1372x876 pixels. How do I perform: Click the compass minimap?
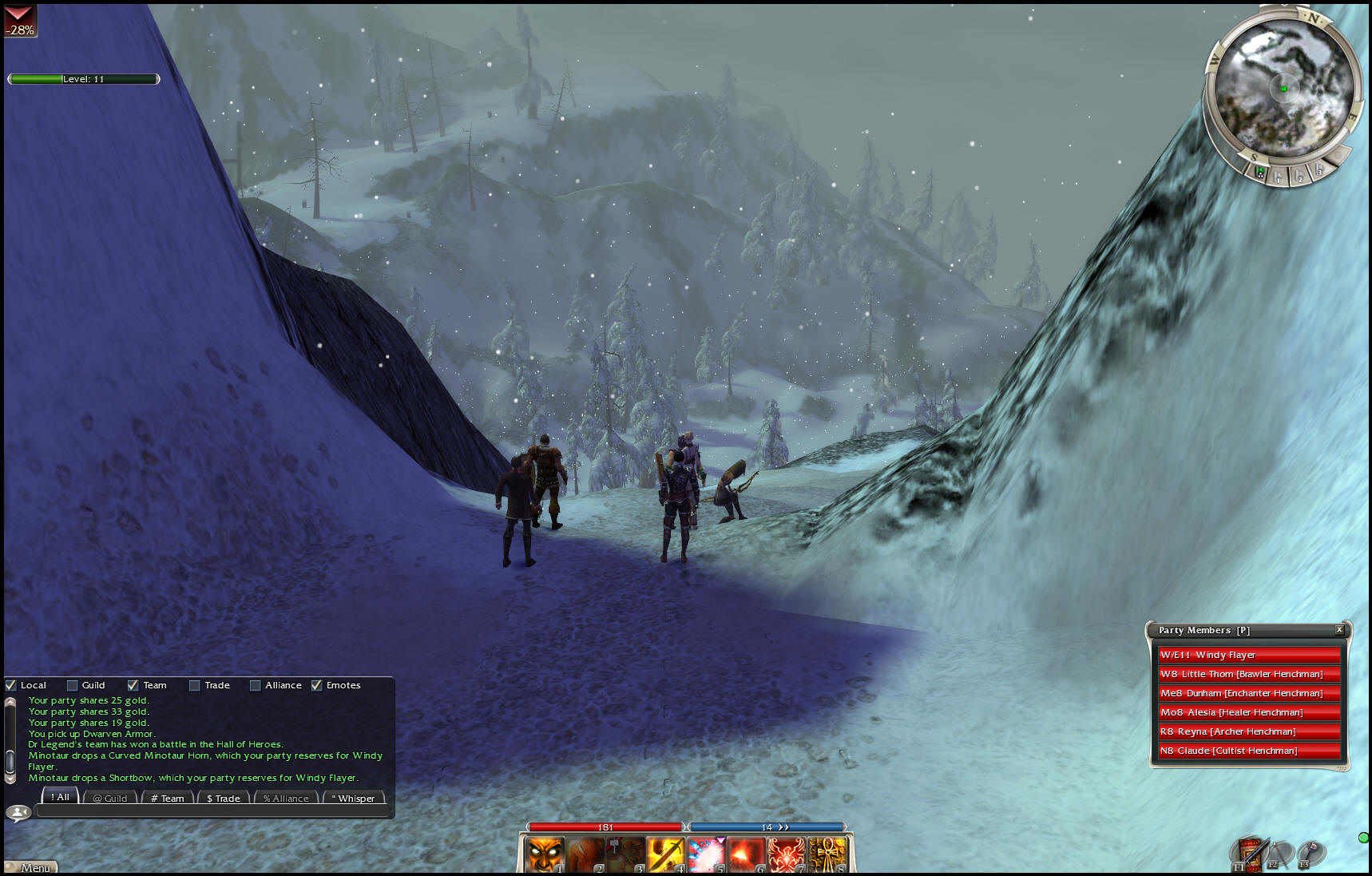click(1283, 88)
